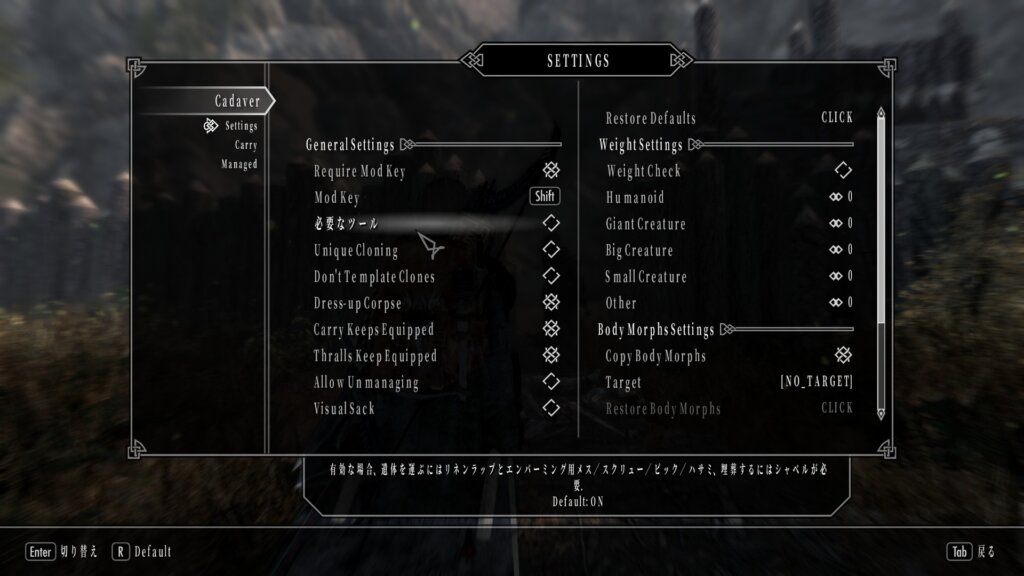Viewport: 1024px width, 576px height.
Task: Switch to the Managed page
Action: point(239,164)
